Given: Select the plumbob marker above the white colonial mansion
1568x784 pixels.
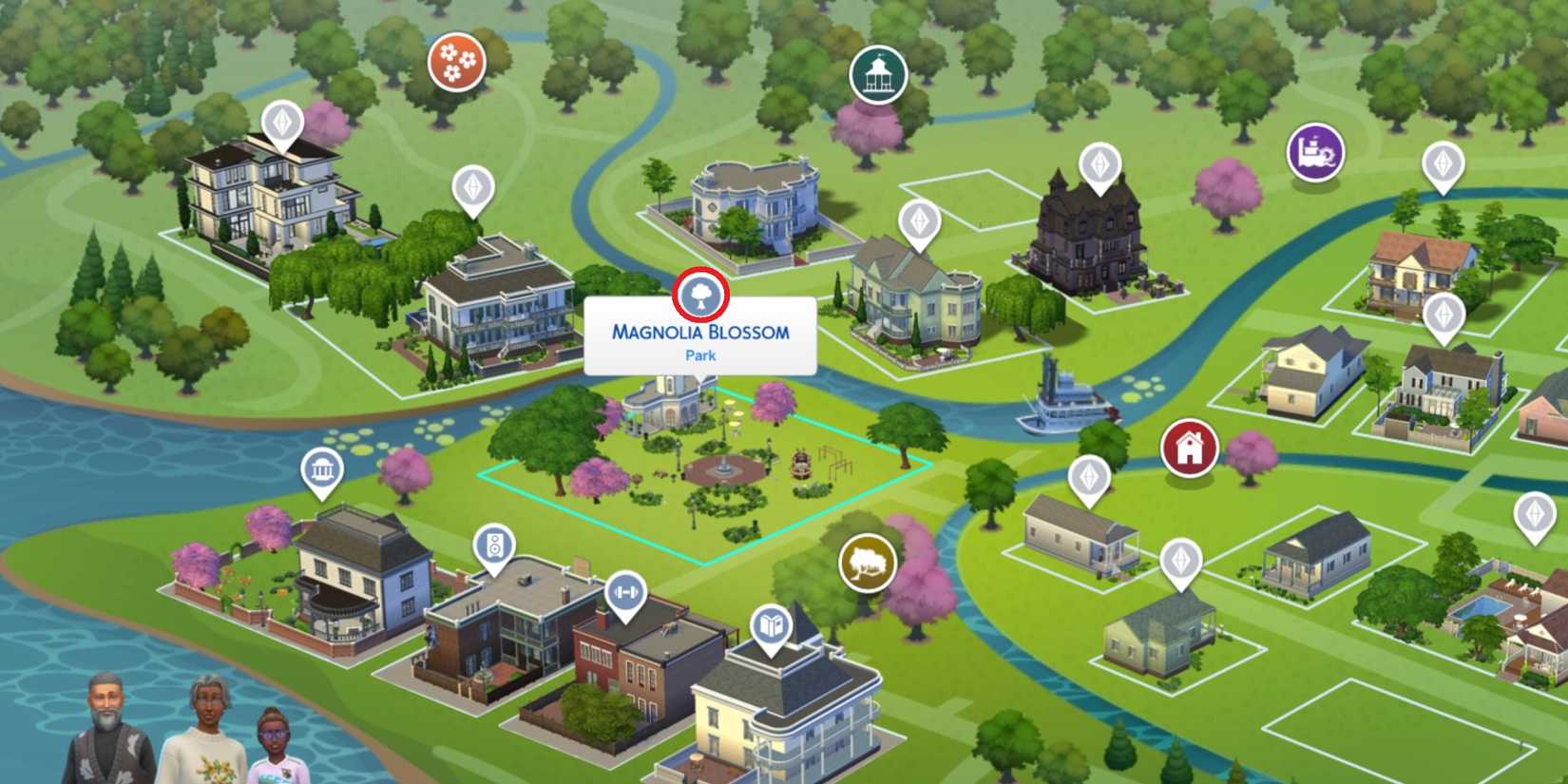Looking at the screenshot, I should 472,186.
